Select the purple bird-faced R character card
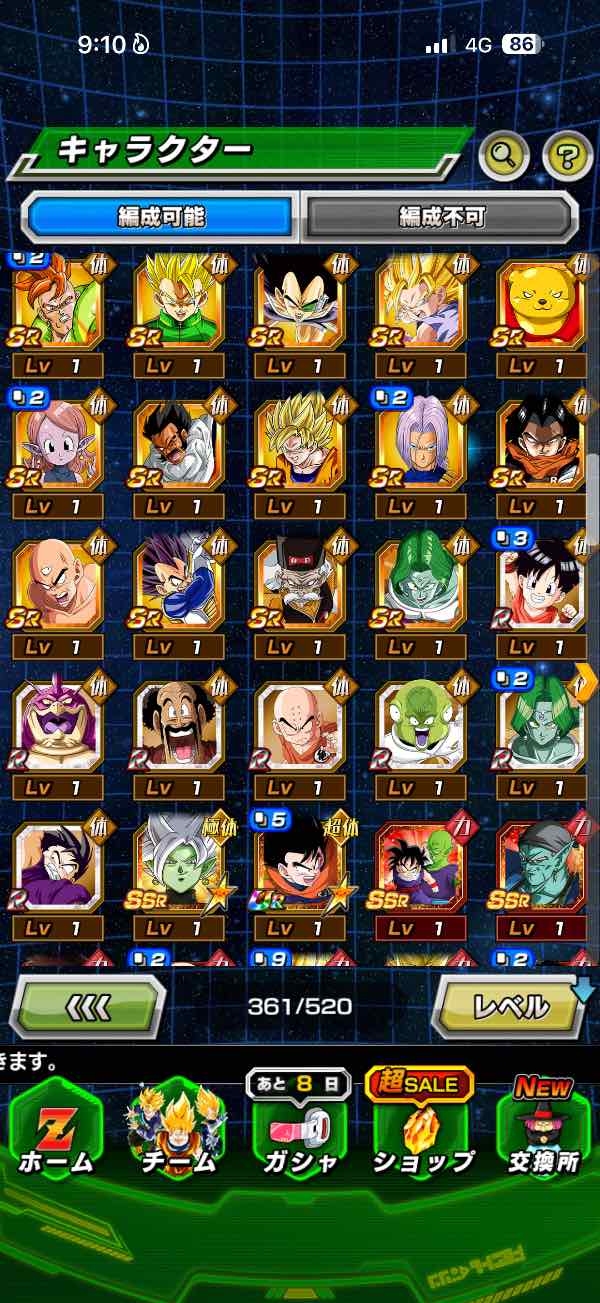 coord(56,727)
